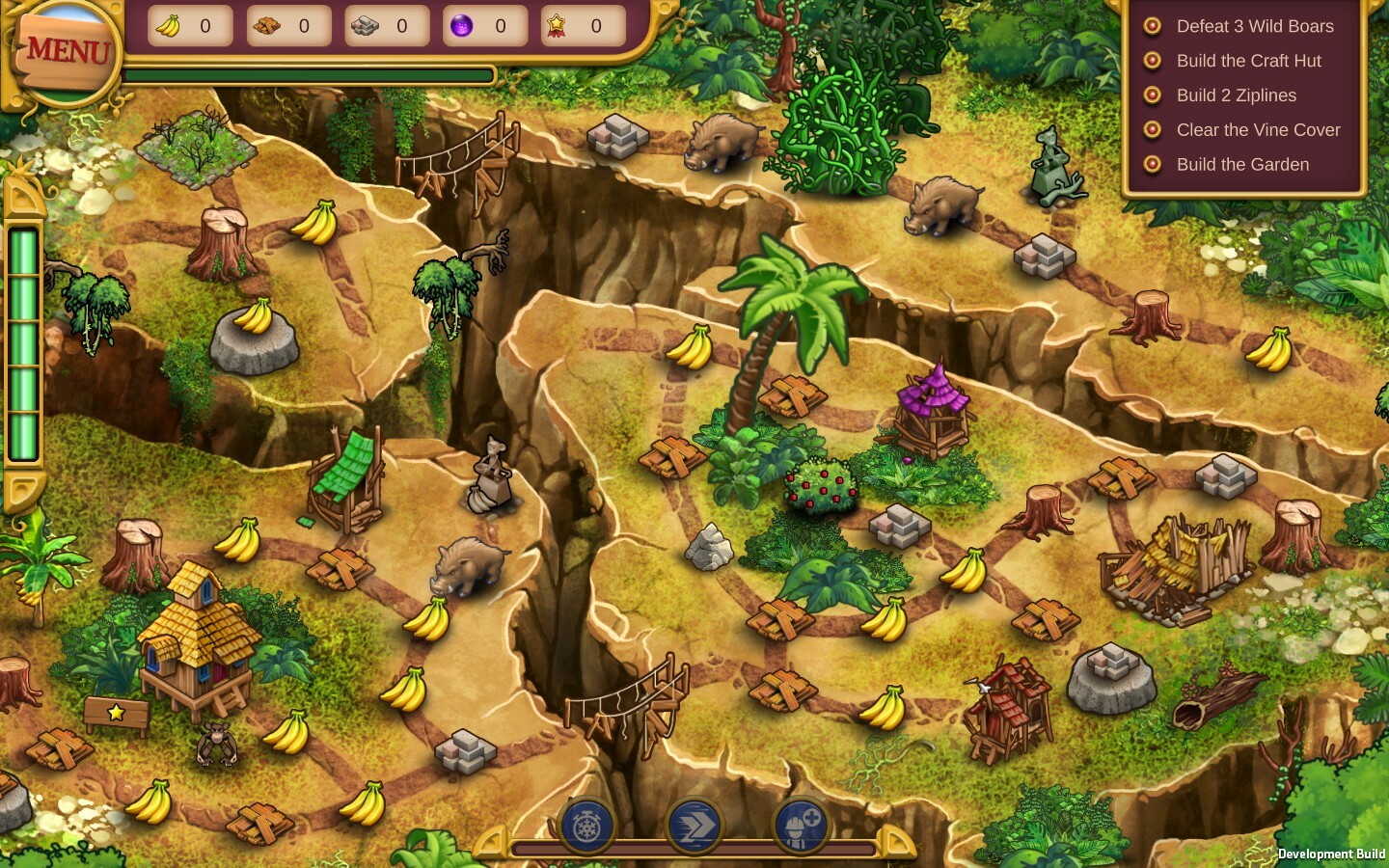The width and height of the screenshot is (1389, 868).
Task: Toggle the Defeat 3 Wild Boars objective marker
Action: [1152, 26]
